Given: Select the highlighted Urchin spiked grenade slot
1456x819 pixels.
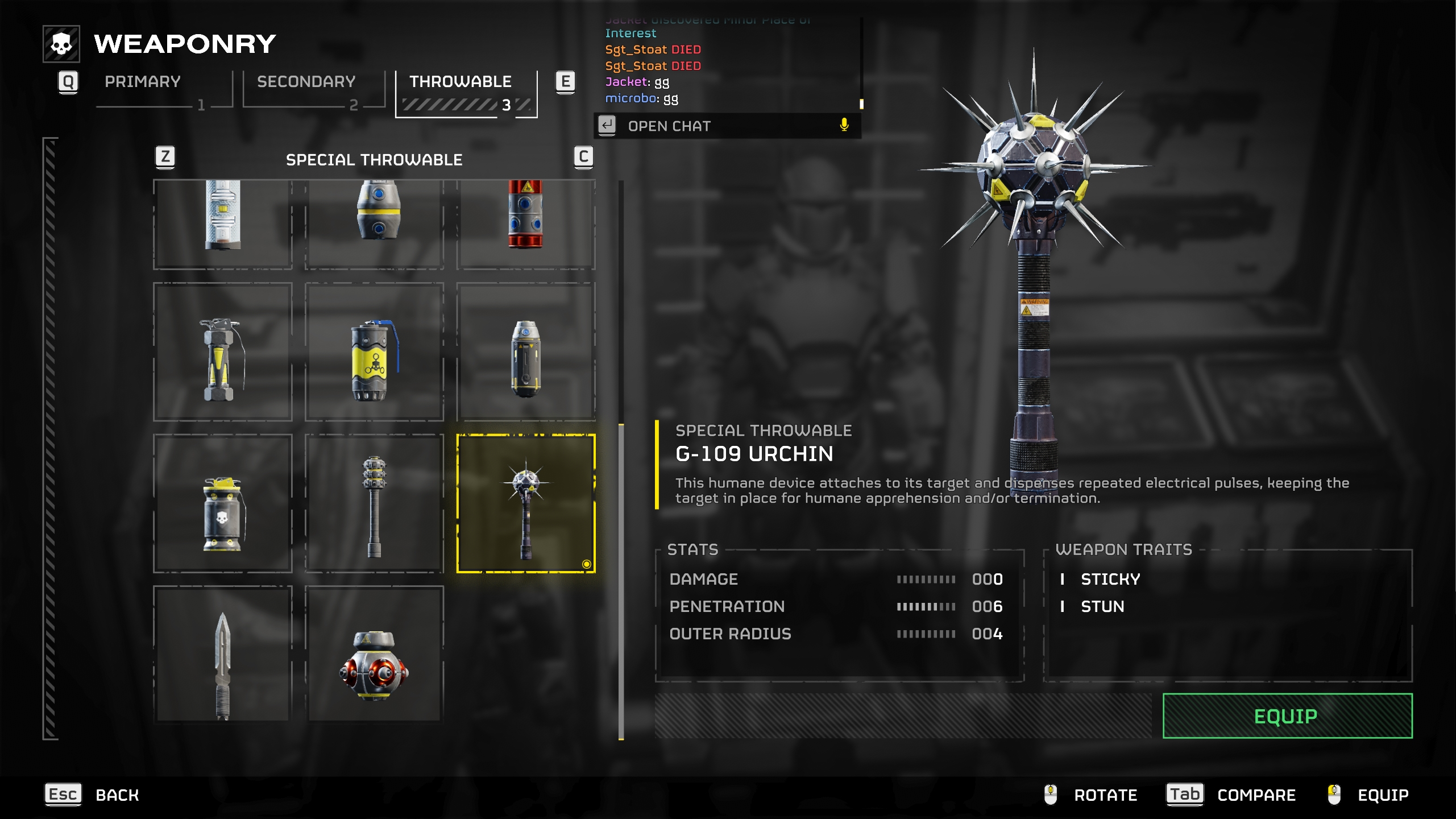Looking at the screenshot, I should 526,503.
